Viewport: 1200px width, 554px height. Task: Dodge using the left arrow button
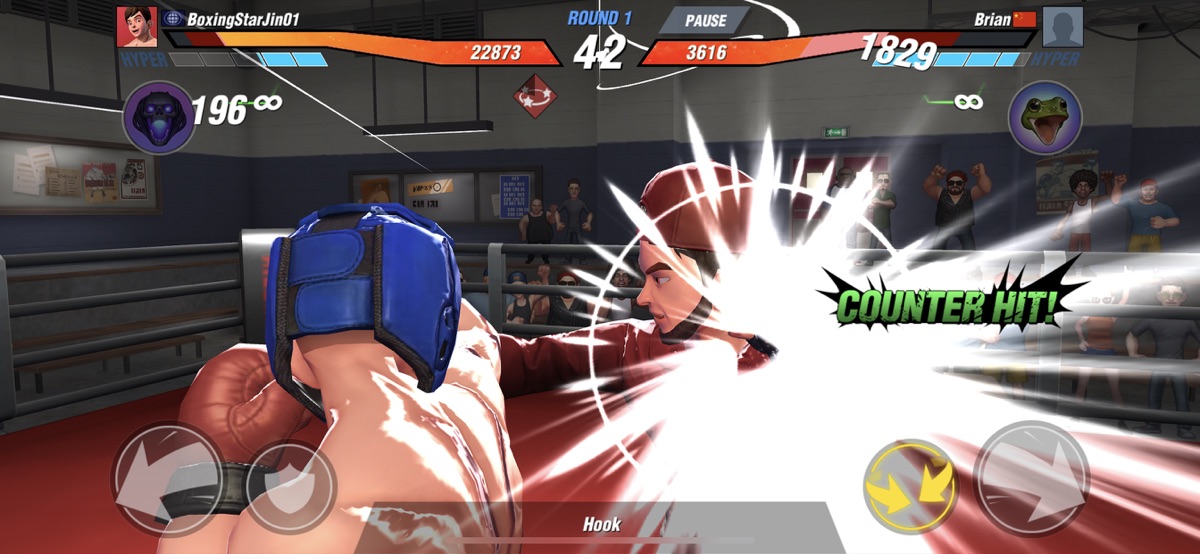click(x=166, y=479)
